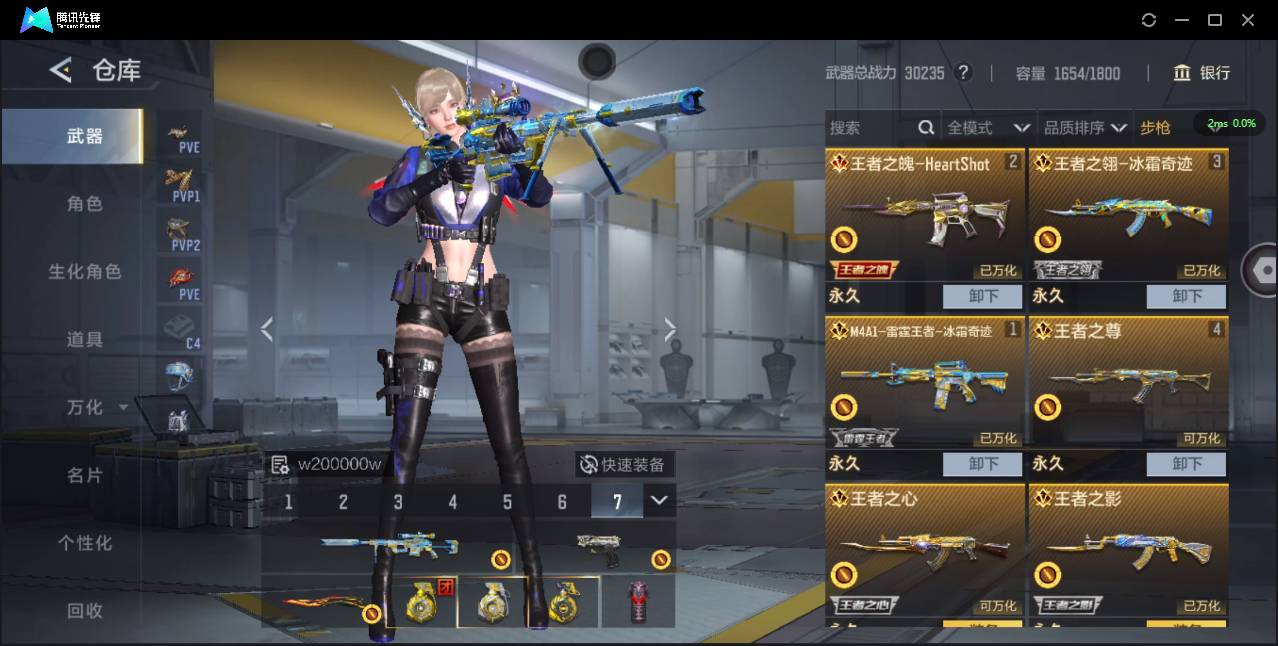Tap the 快速装备 quick equip button
This screenshot has width=1278, height=646.
(624, 465)
